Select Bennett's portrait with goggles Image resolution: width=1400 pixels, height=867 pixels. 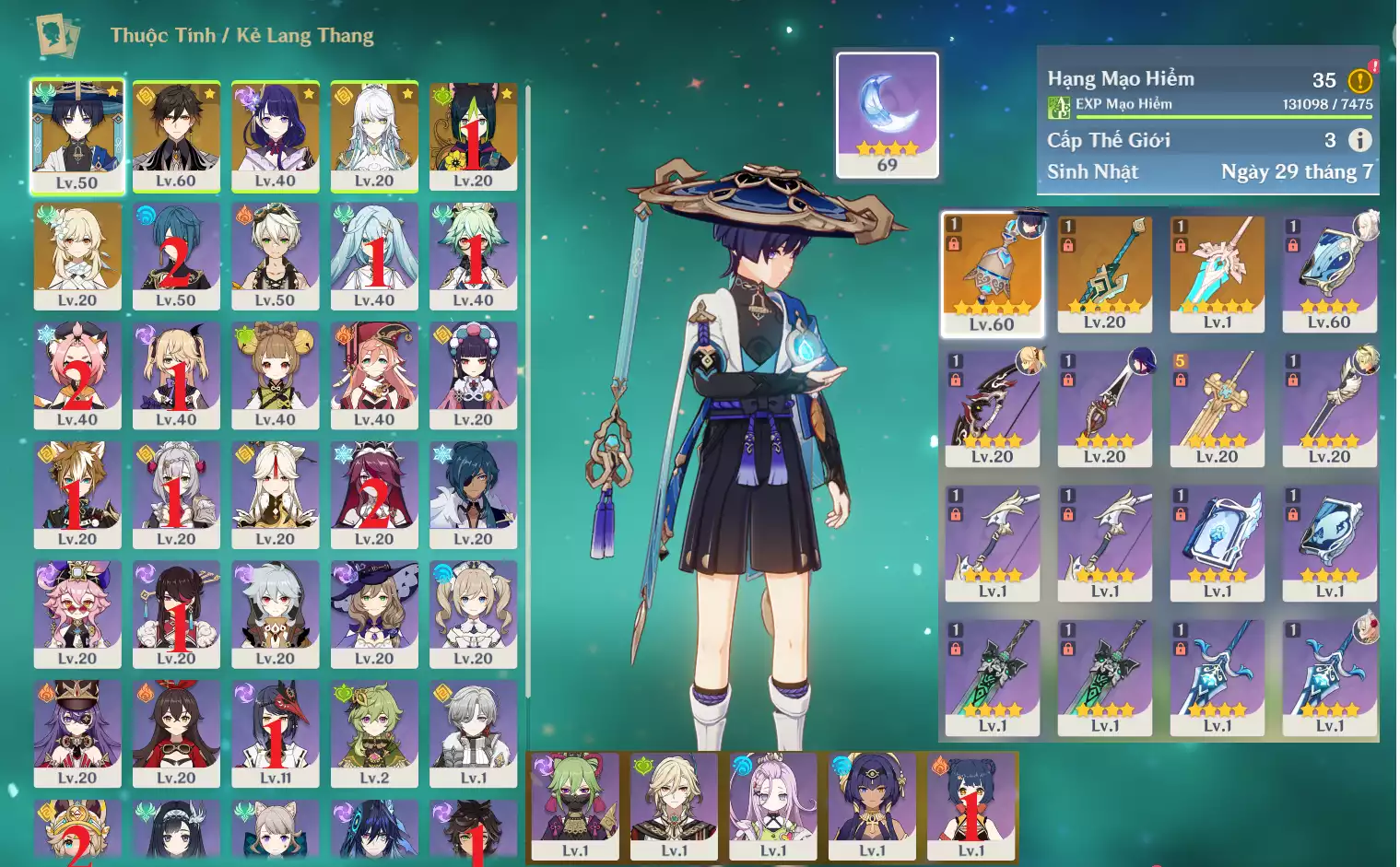[275, 254]
